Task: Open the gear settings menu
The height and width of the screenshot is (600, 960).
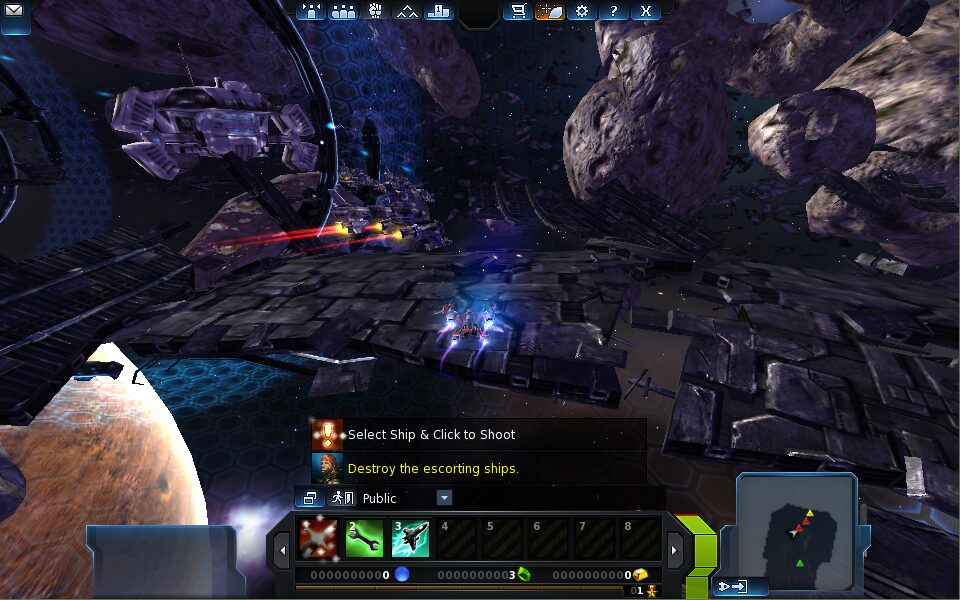Action: click(582, 11)
